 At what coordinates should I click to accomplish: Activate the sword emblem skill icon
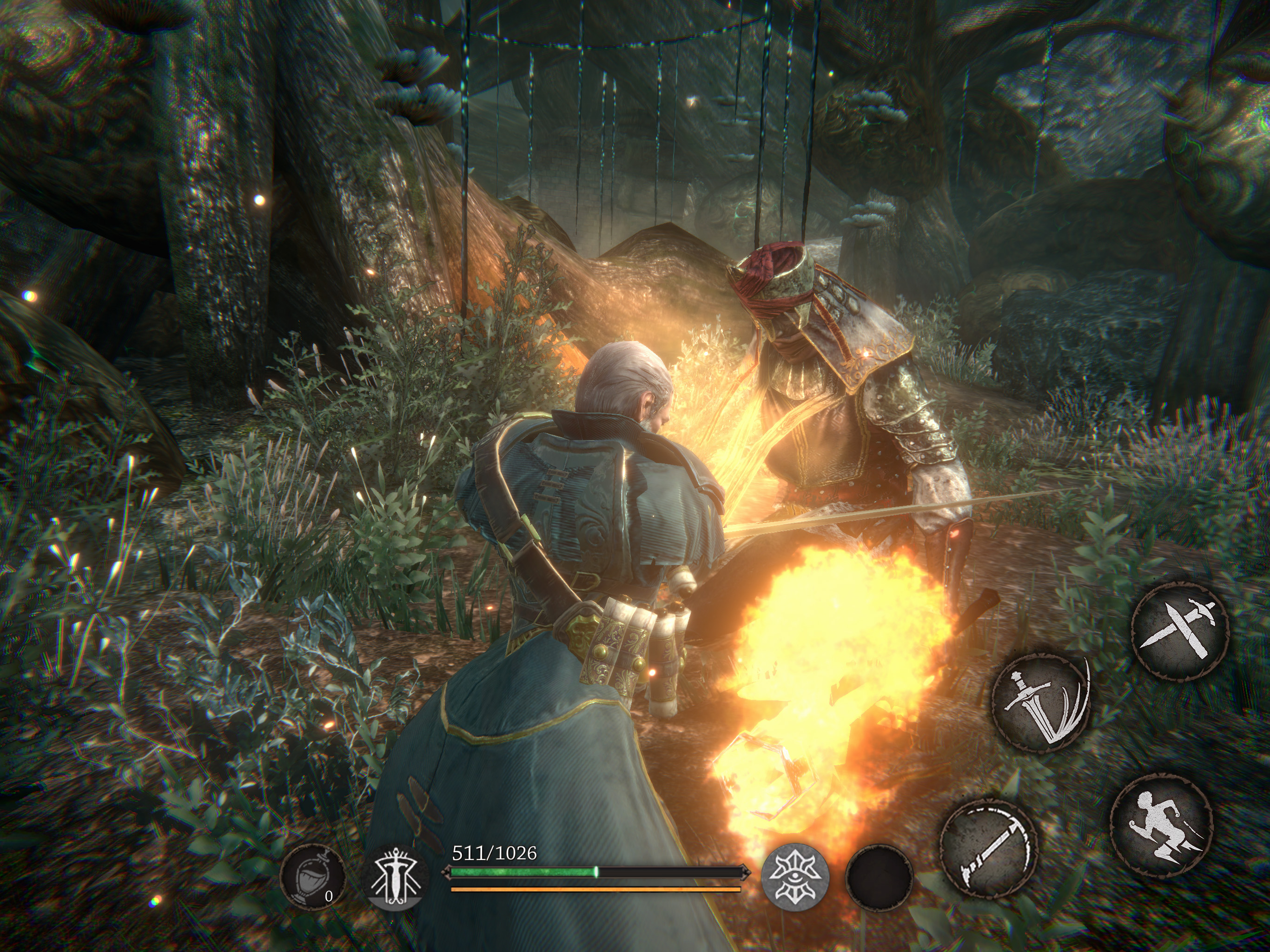coord(396,877)
